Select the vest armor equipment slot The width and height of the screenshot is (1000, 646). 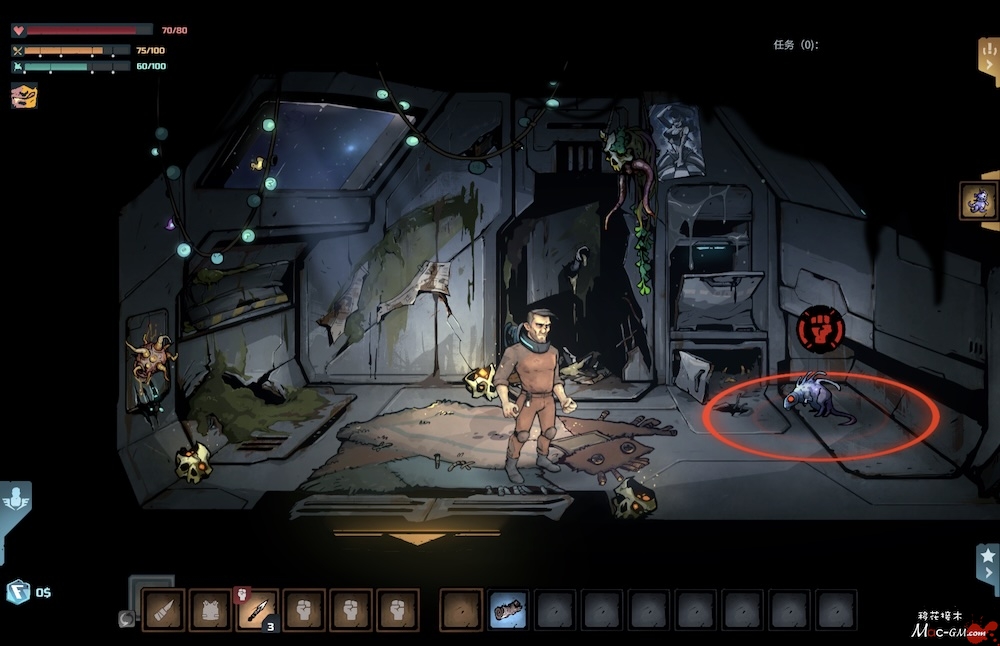click(210, 610)
